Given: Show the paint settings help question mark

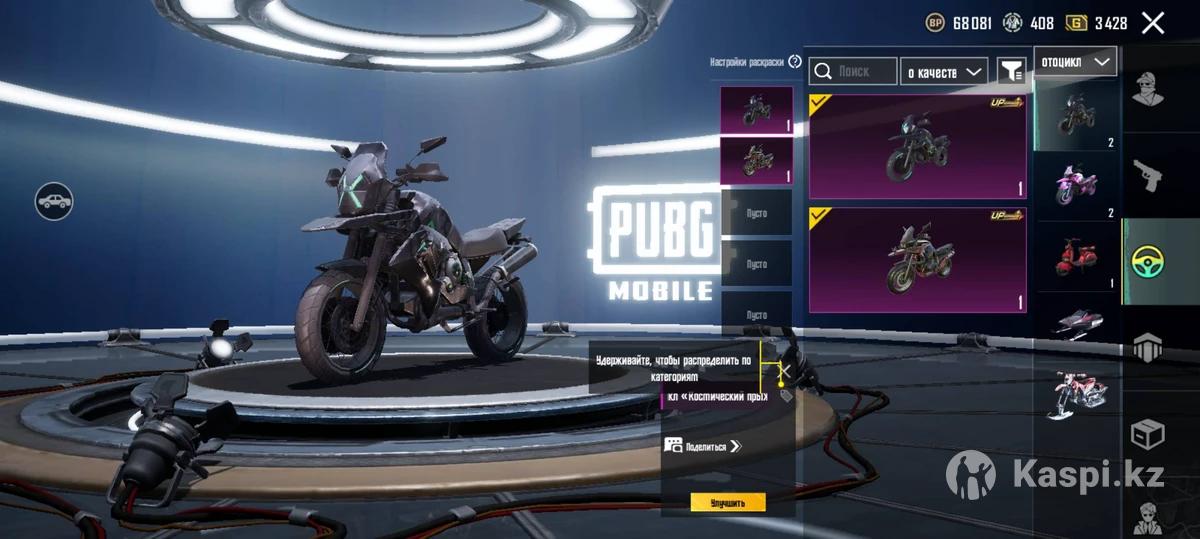Looking at the screenshot, I should pyautogui.click(x=795, y=61).
